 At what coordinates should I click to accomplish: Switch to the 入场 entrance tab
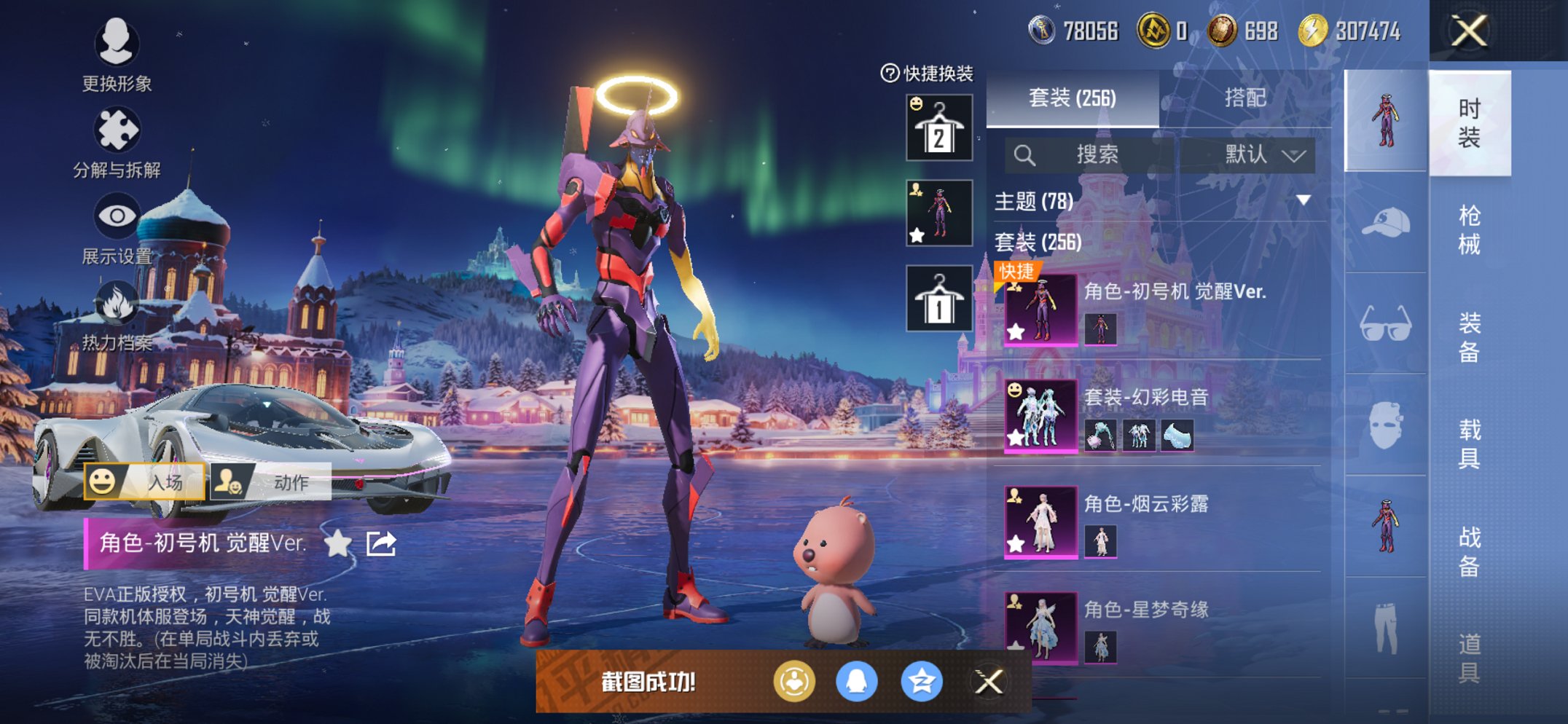click(x=144, y=481)
